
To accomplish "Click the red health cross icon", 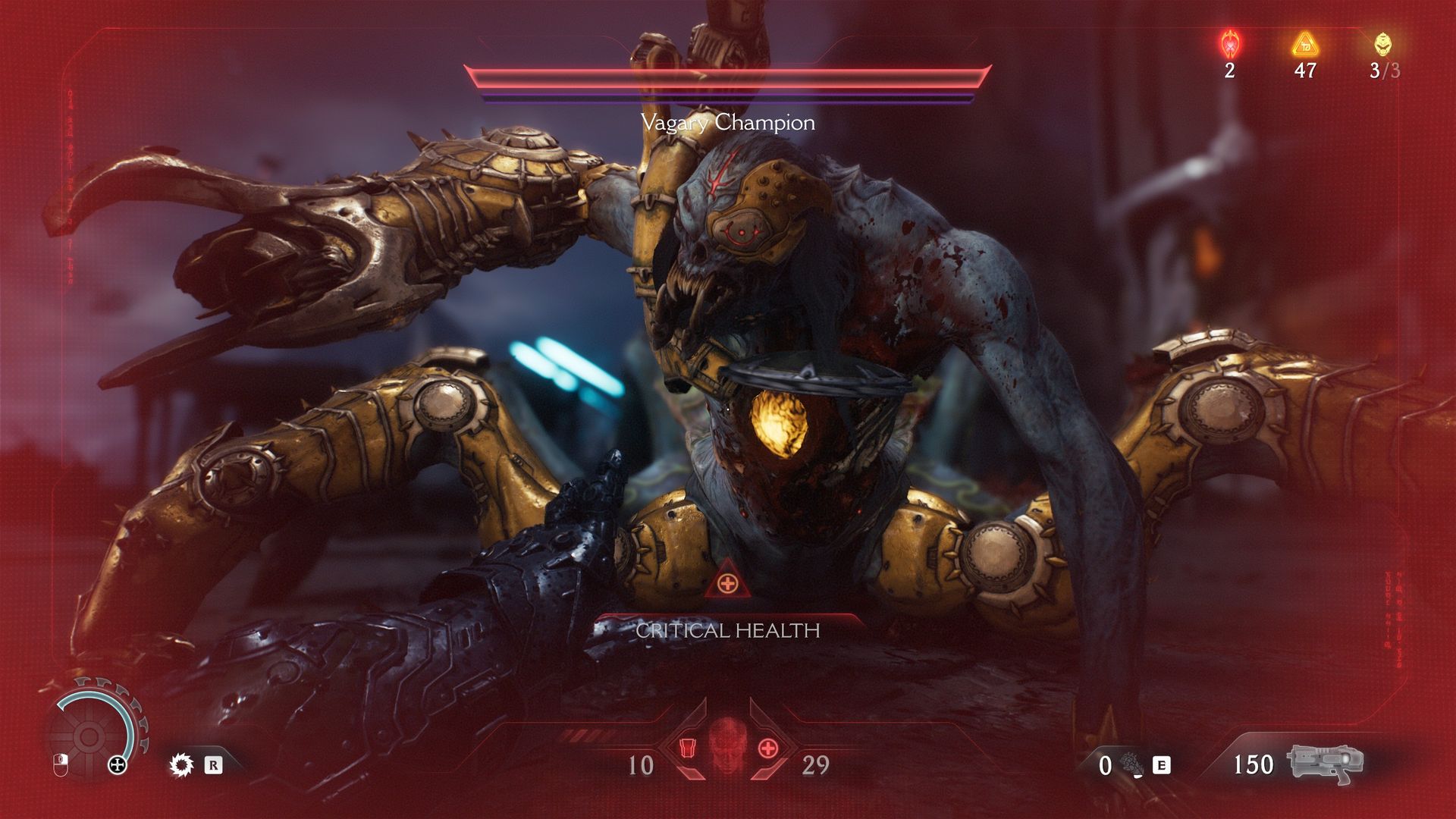I will [x=768, y=748].
